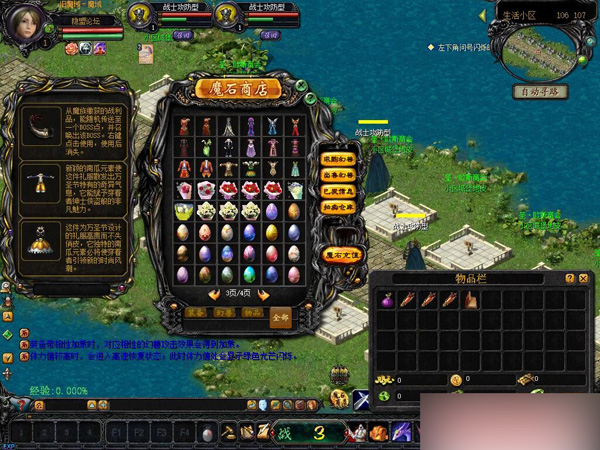Close the 魔石商店 shop window

point(299,84)
